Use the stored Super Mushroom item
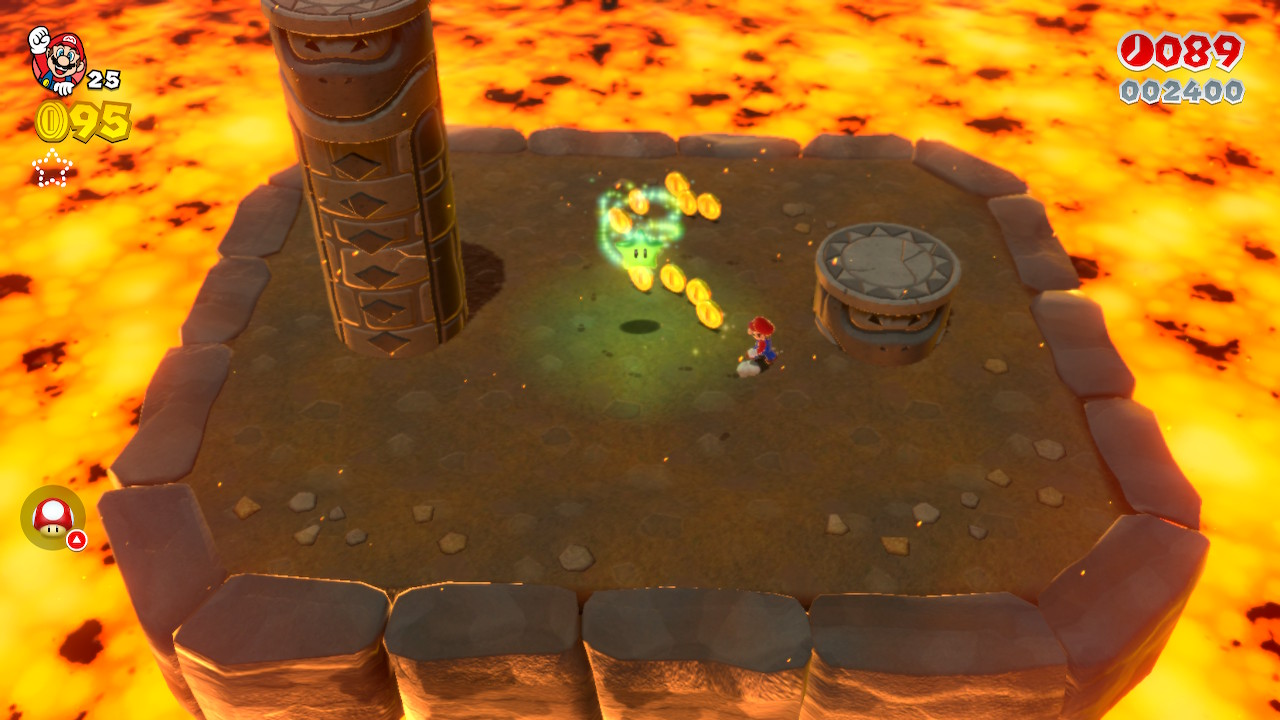Image resolution: width=1280 pixels, height=720 pixels. pyautogui.click(x=52, y=517)
